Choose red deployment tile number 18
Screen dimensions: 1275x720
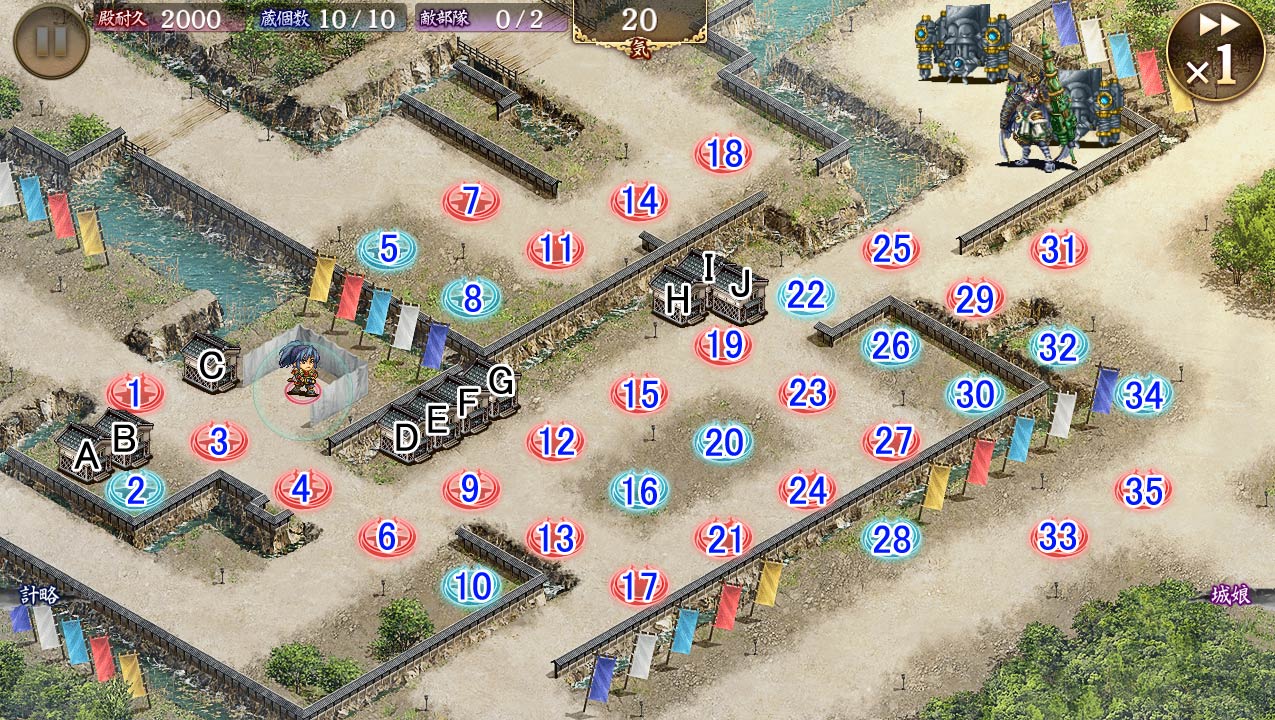point(723,153)
